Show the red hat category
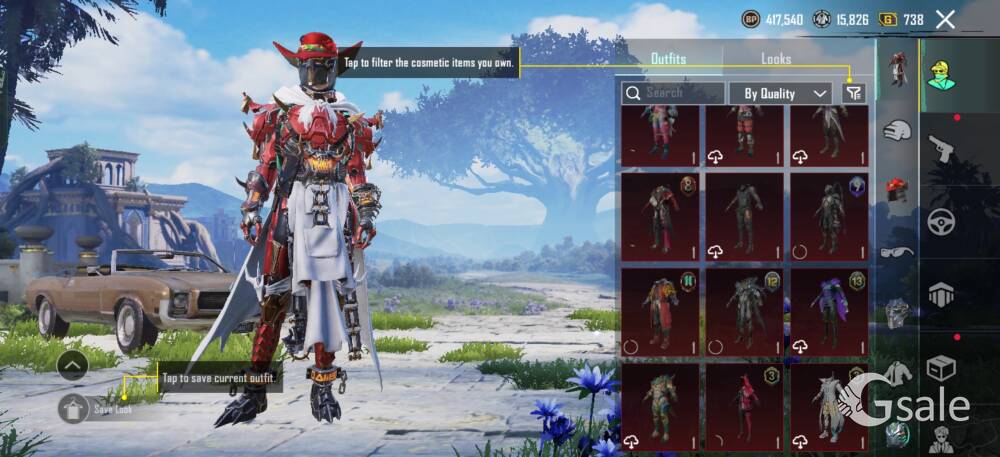This screenshot has width=1000, height=457. coord(897,188)
